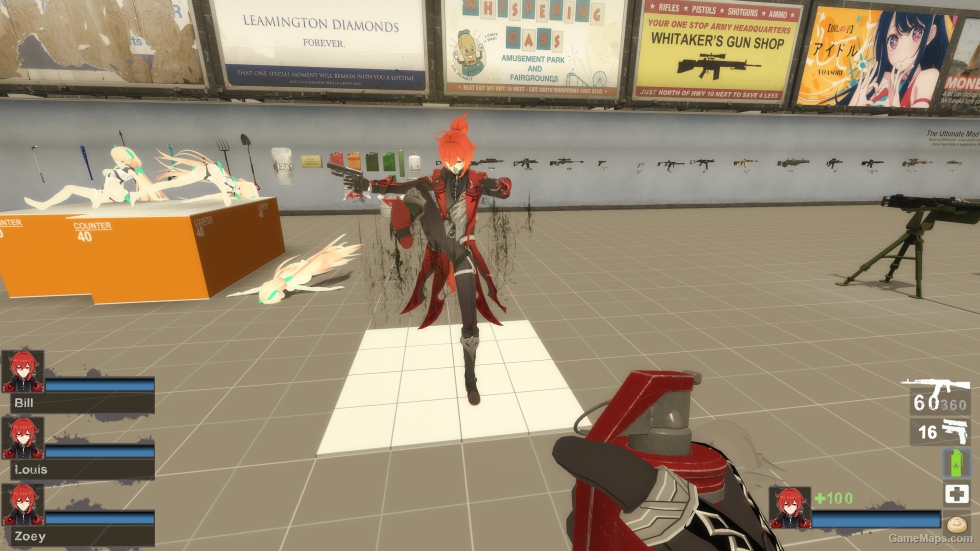This screenshot has width=980, height=551.
Task: Select the first aid kit slot
Action: (956, 494)
